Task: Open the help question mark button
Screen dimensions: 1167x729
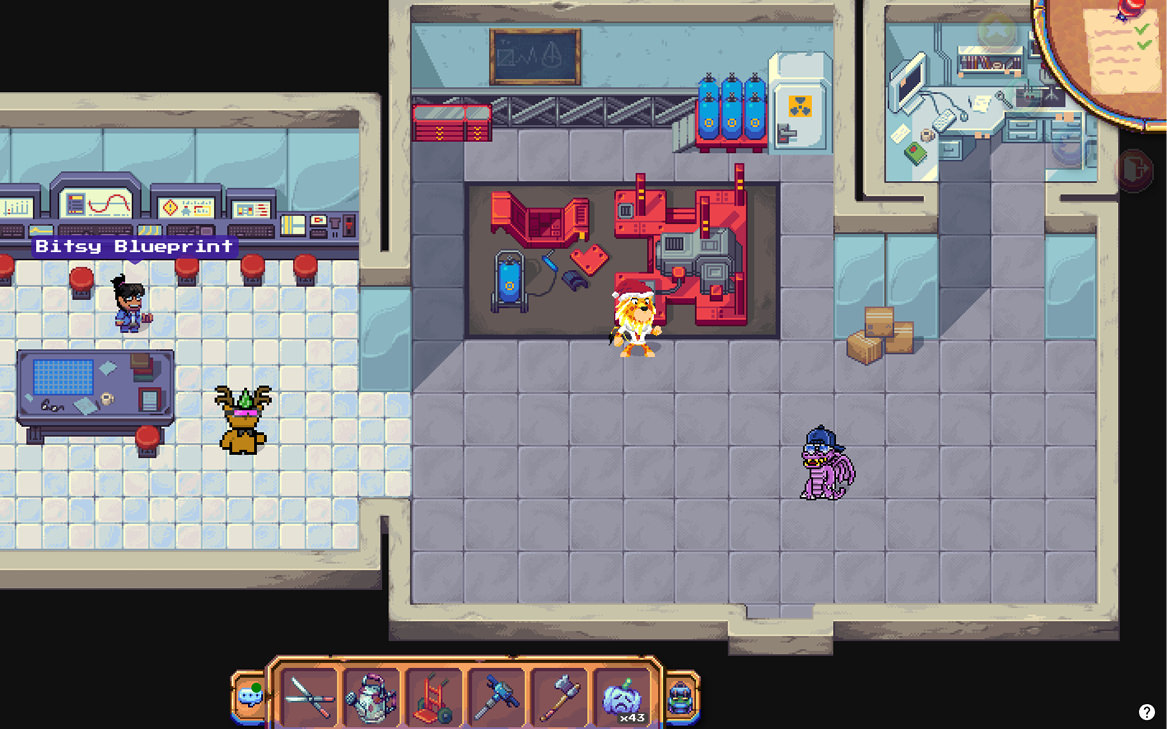Action: [x=1147, y=712]
